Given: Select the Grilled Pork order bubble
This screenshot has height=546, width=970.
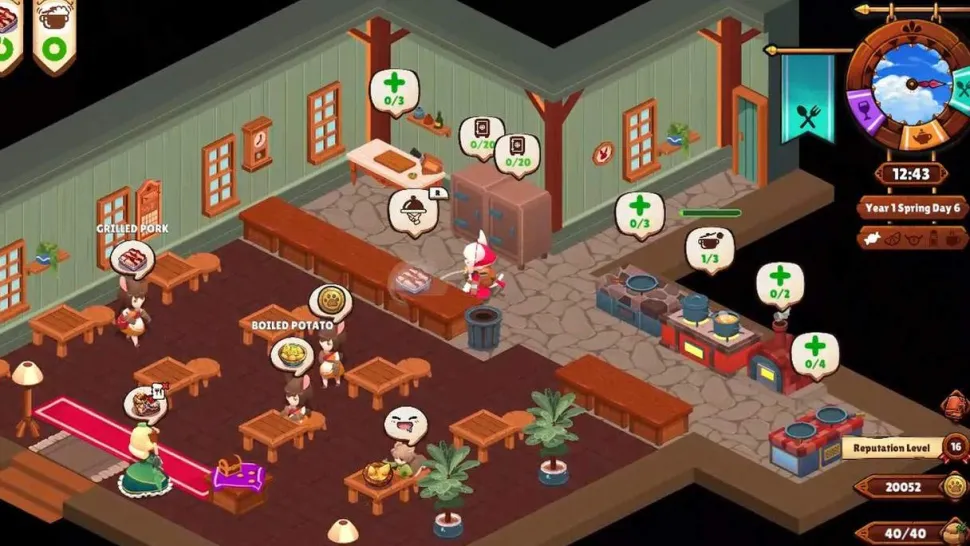Looking at the screenshot, I should (131, 258).
